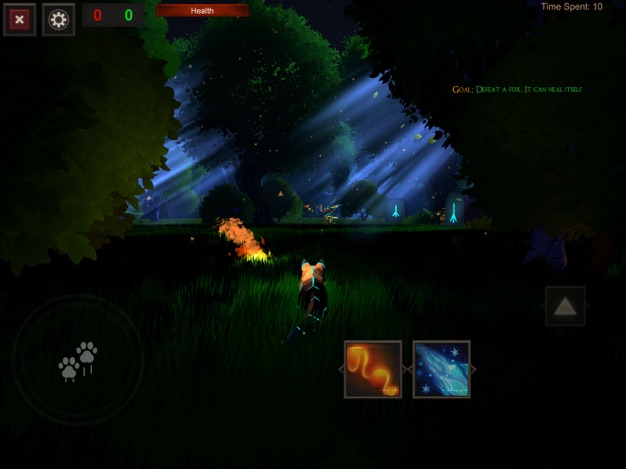
Task: Cast the ice shard ability
Action: (441, 369)
